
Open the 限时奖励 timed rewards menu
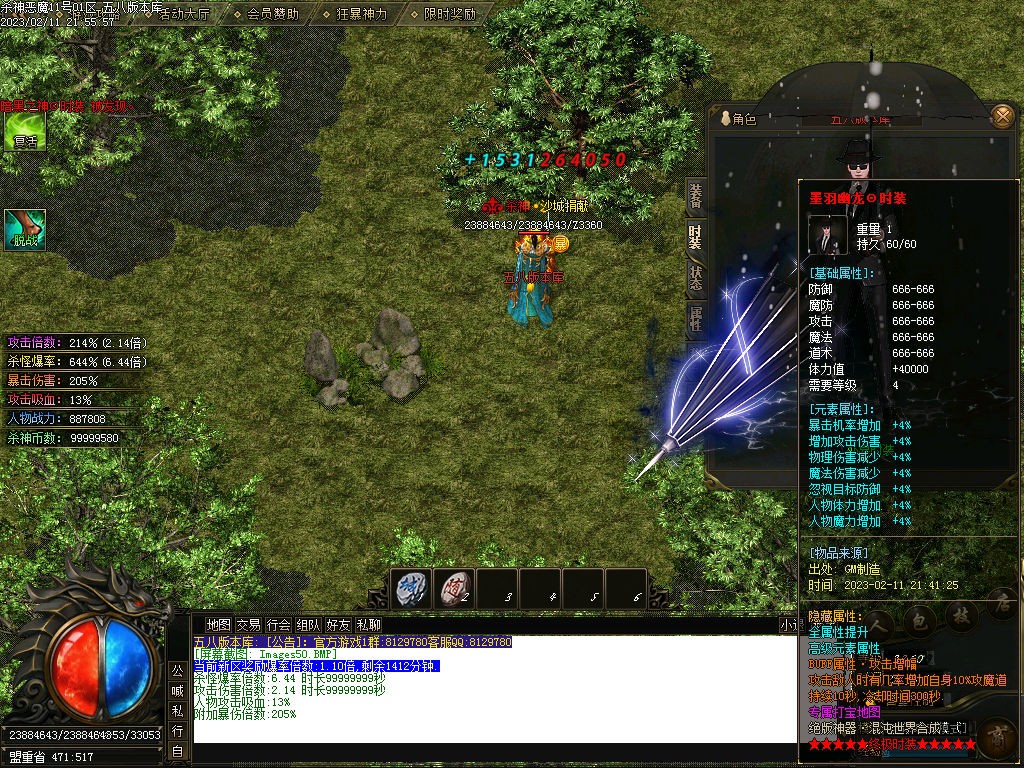pyautogui.click(x=449, y=14)
